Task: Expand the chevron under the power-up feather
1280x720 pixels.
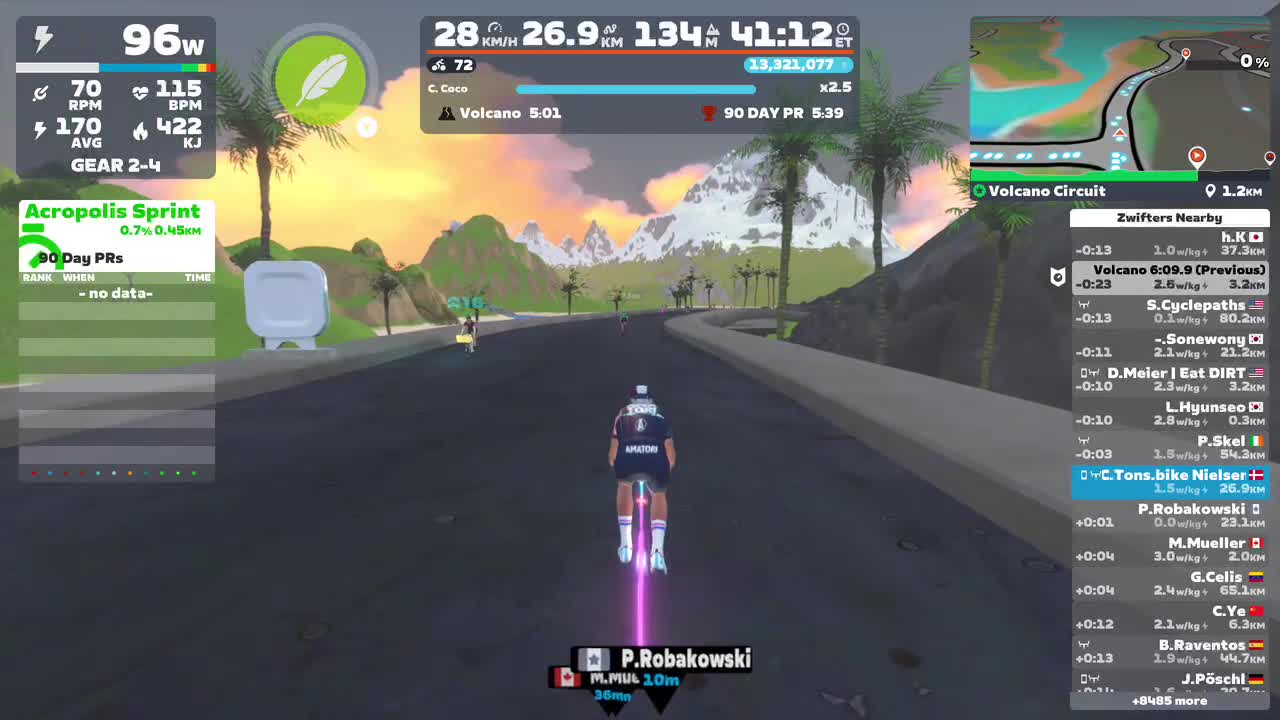Action: pyautogui.click(x=367, y=127)
